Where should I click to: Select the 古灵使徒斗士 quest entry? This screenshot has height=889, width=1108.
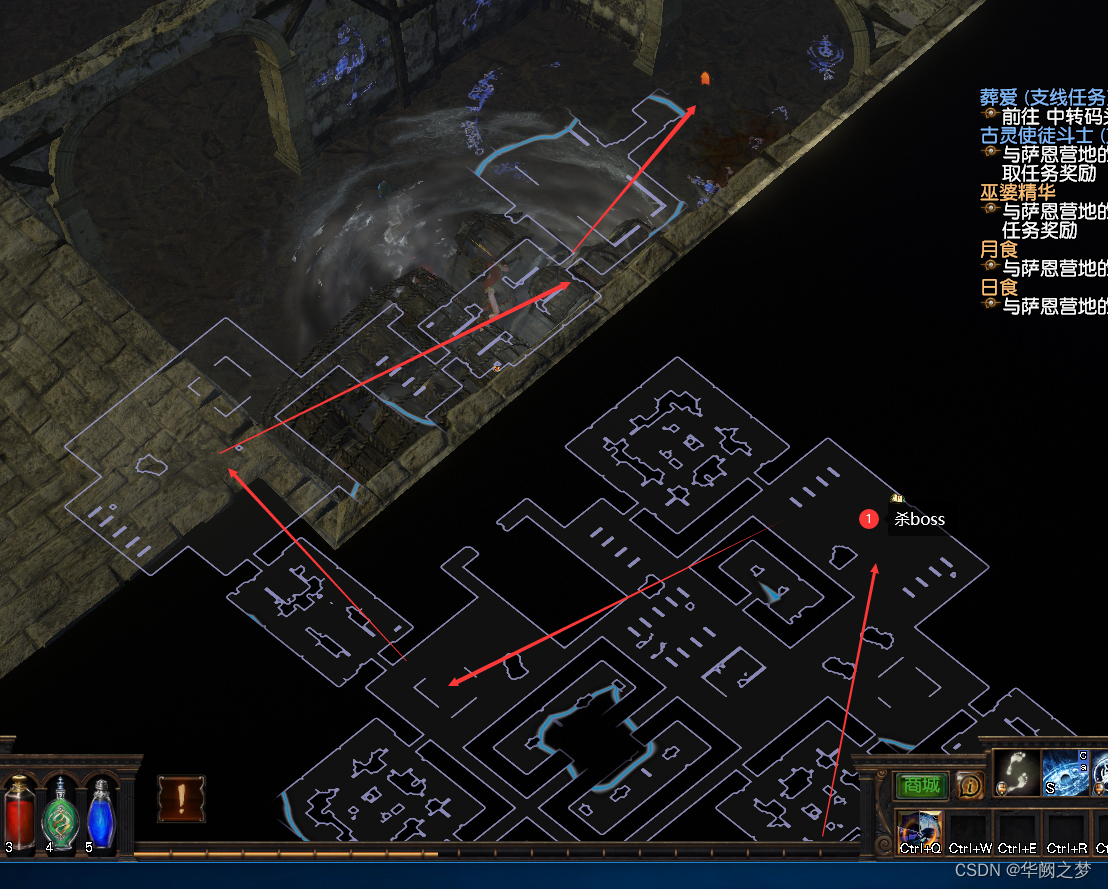1042,135
